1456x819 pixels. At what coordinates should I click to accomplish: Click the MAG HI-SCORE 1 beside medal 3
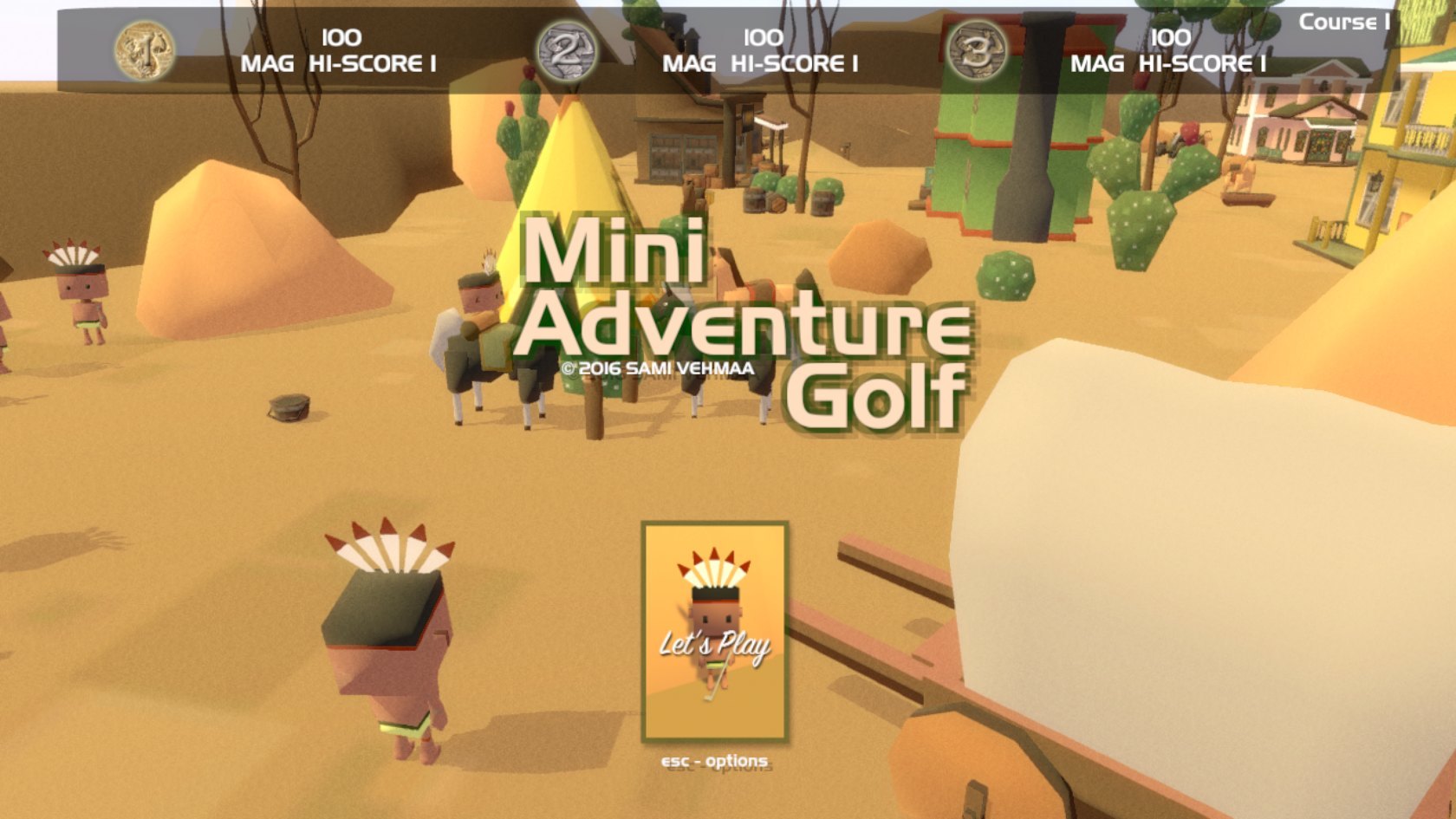[1170, 63]
